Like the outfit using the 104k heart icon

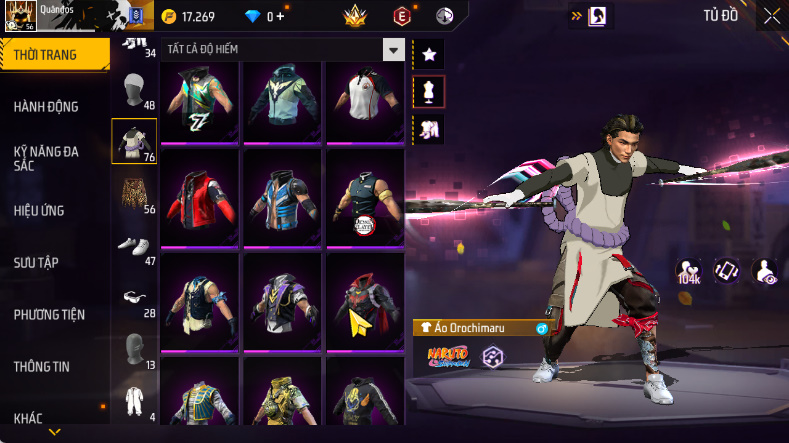pos(689,271)
